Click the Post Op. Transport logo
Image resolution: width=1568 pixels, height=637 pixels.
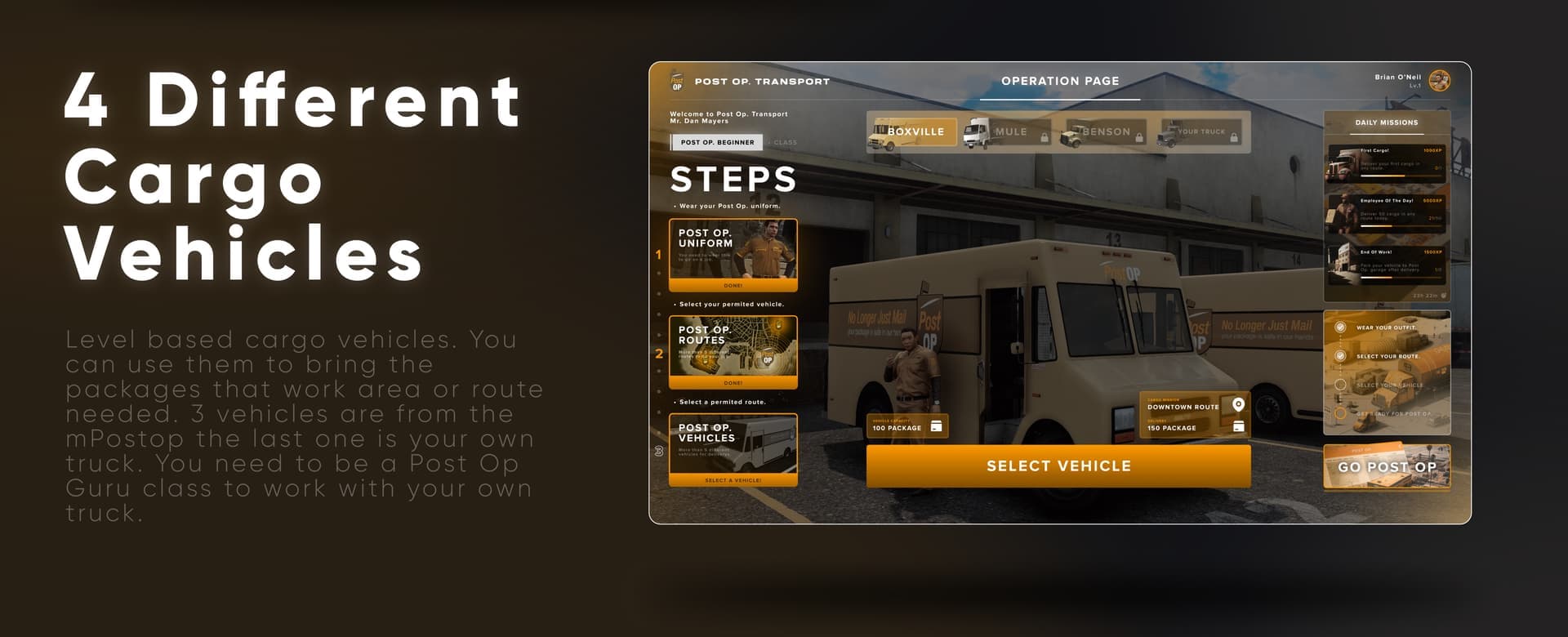tap(676, 82)
